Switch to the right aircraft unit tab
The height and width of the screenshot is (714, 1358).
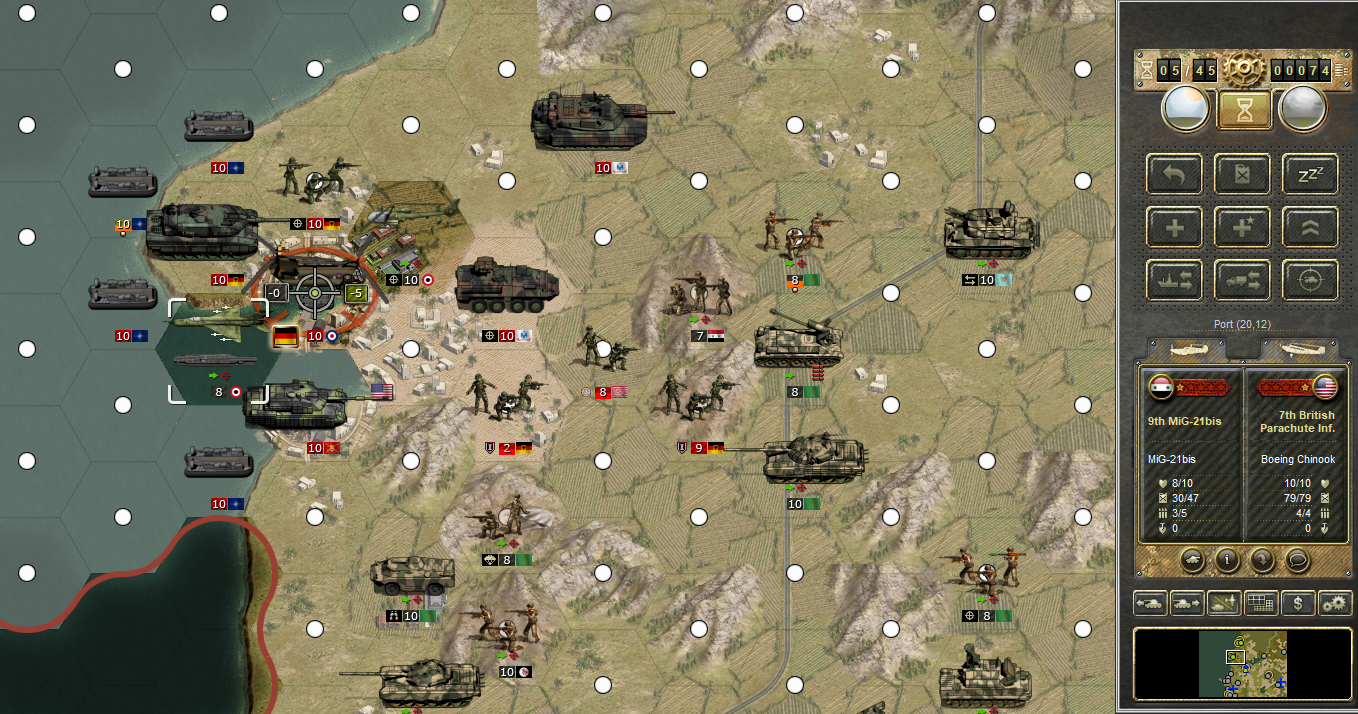1298,349
